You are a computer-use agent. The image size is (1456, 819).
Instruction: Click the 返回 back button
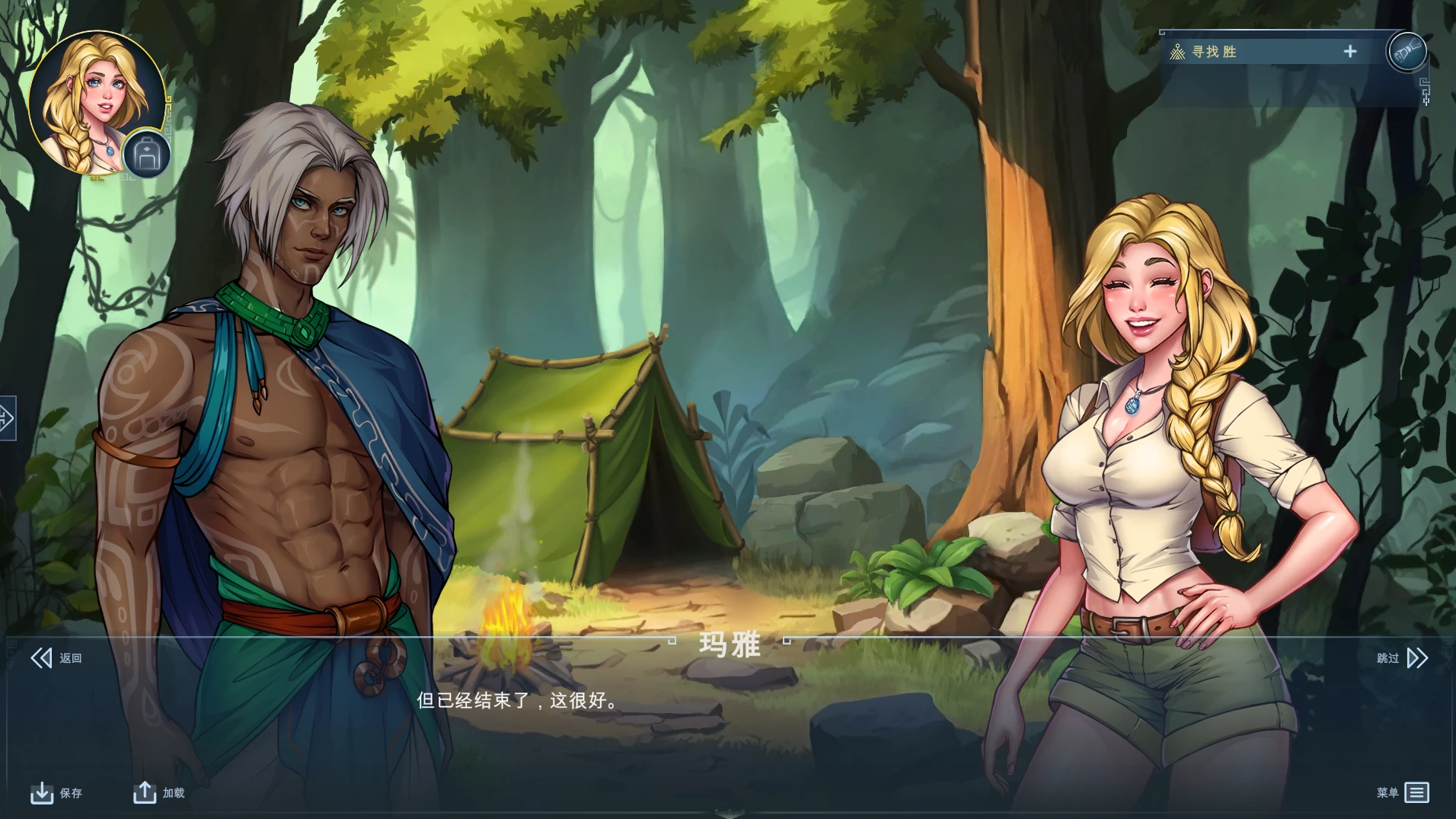[x=58, y=657]
